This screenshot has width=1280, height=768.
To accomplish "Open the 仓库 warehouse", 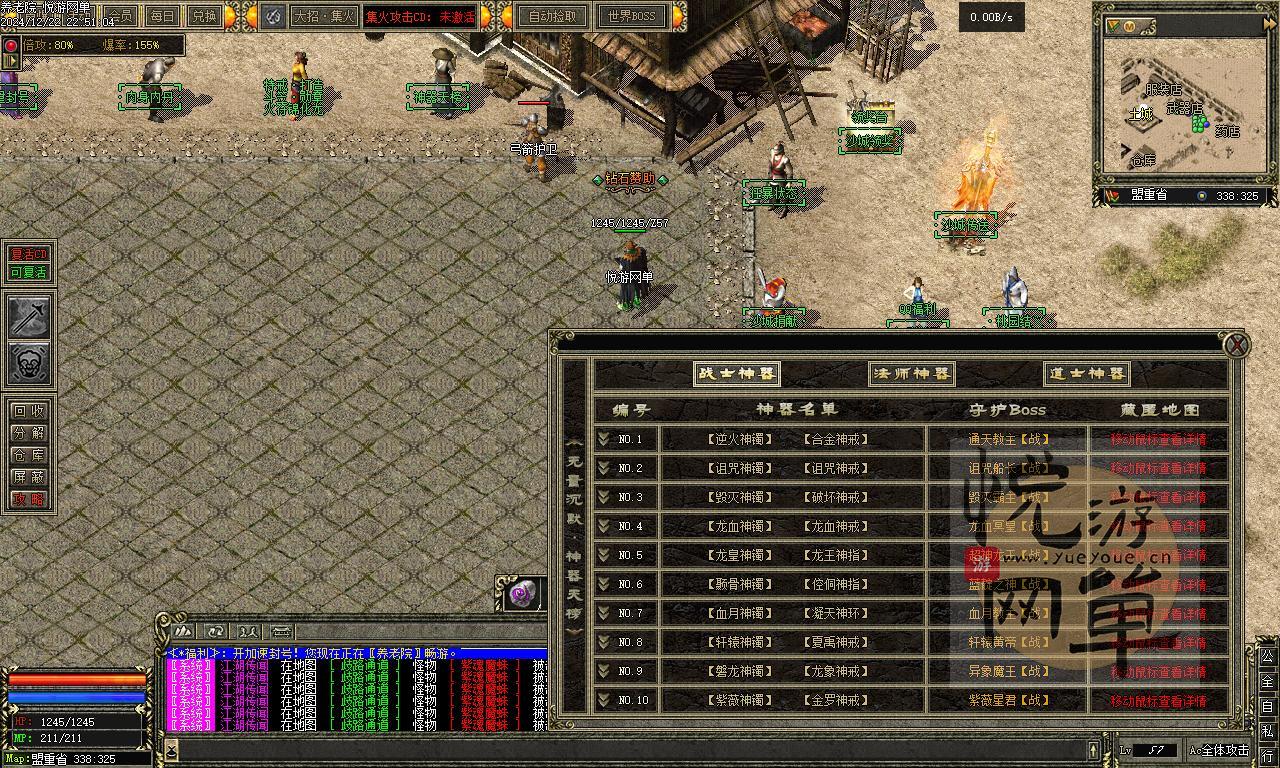I will click(29, 455).
